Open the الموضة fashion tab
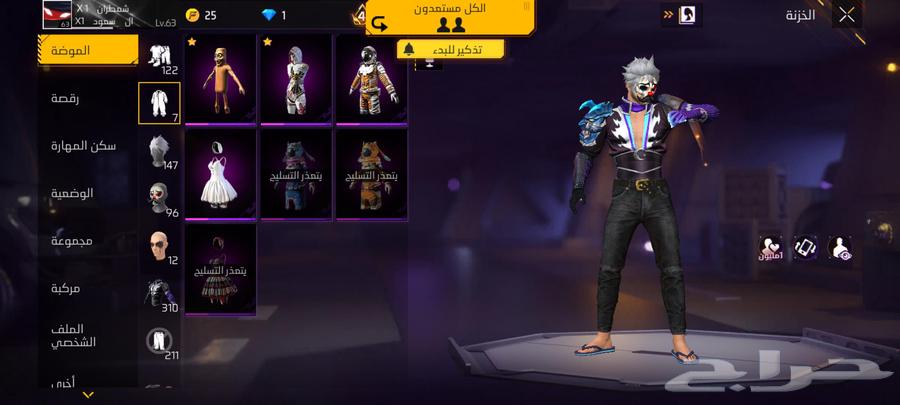The image size is (900, 405). [x=88, y=50]
